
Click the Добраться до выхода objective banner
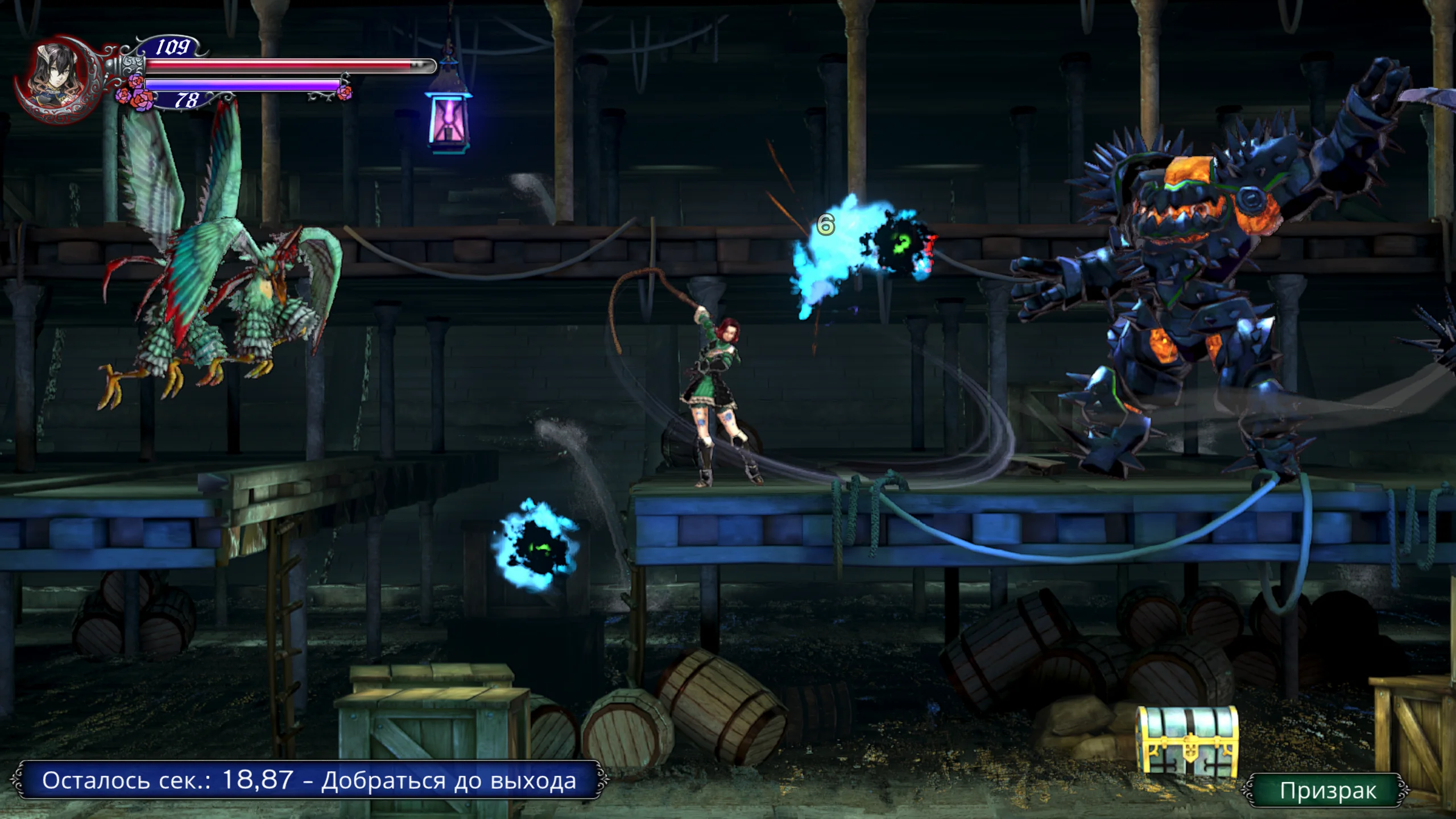tap(309, 780)
